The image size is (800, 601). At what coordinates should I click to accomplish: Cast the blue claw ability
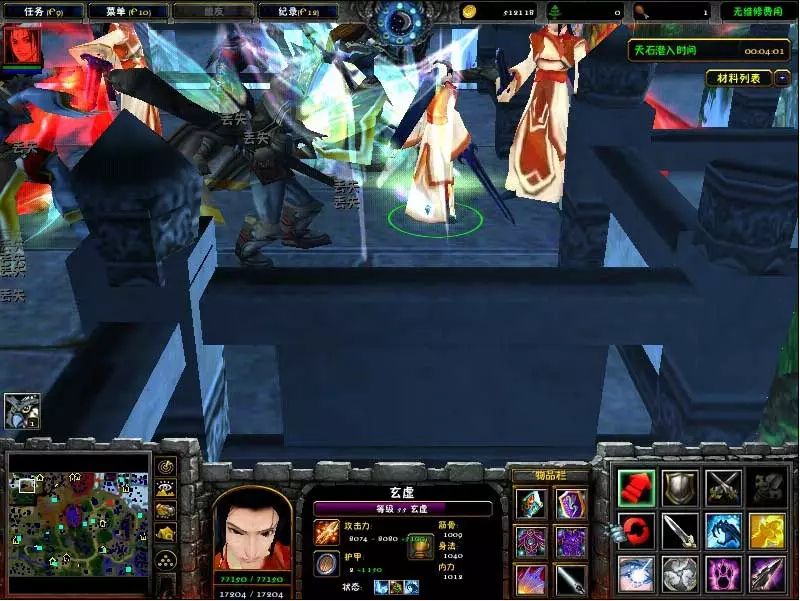[723, 531]
